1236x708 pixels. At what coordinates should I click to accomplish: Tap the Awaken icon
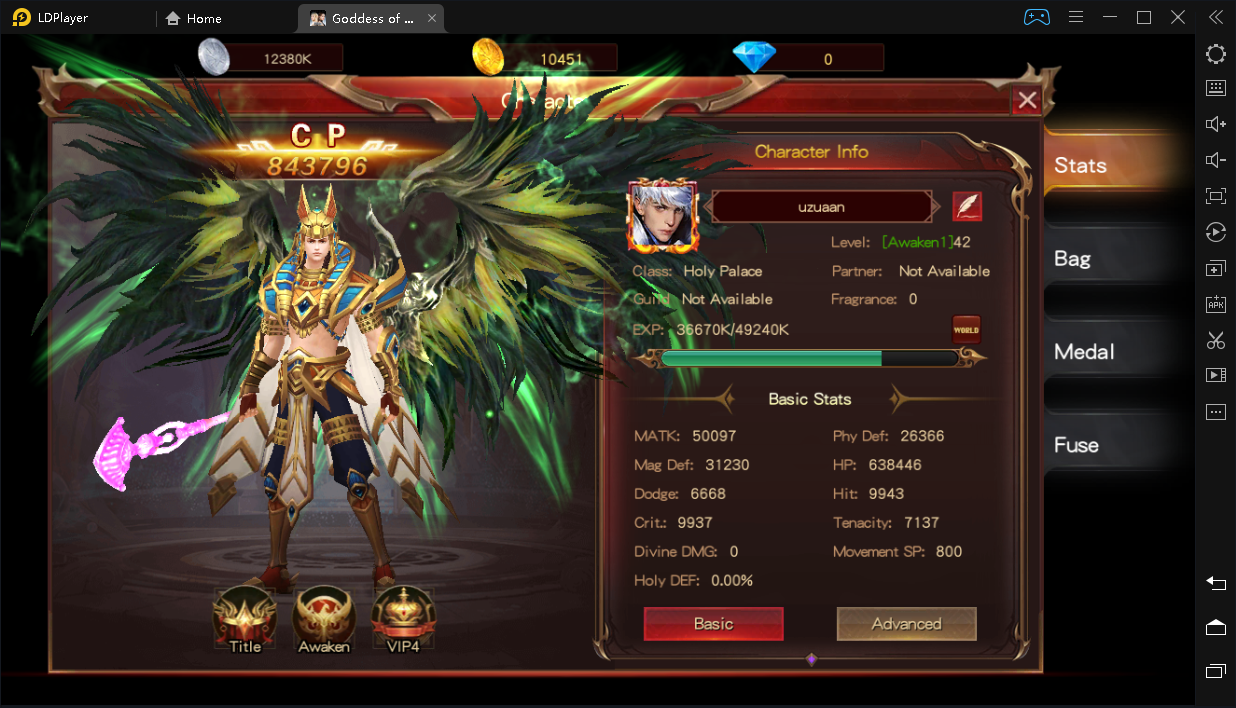click(x=324, y=619)
